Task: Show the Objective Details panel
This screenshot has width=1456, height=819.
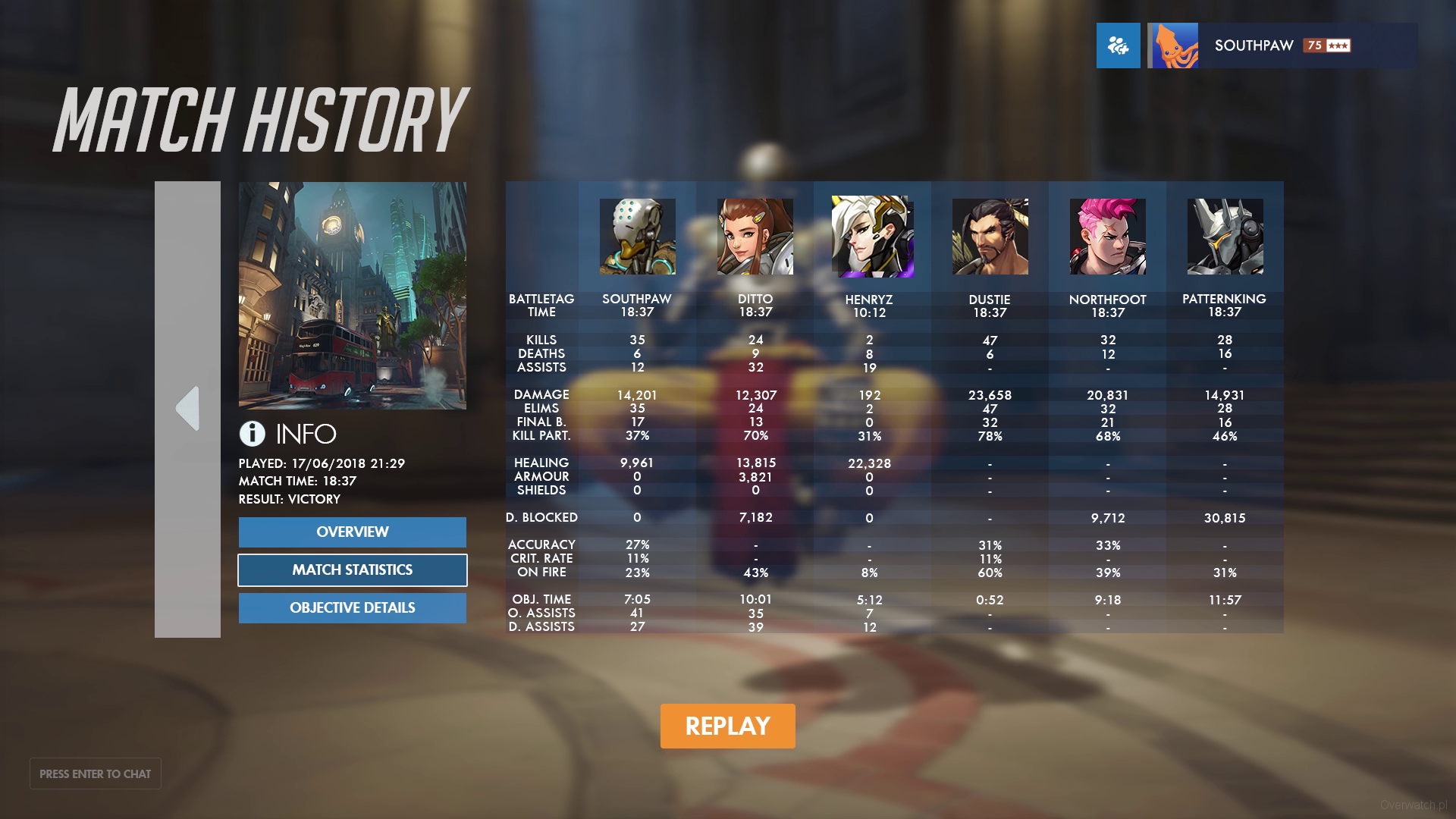Action: pos(352,608)
